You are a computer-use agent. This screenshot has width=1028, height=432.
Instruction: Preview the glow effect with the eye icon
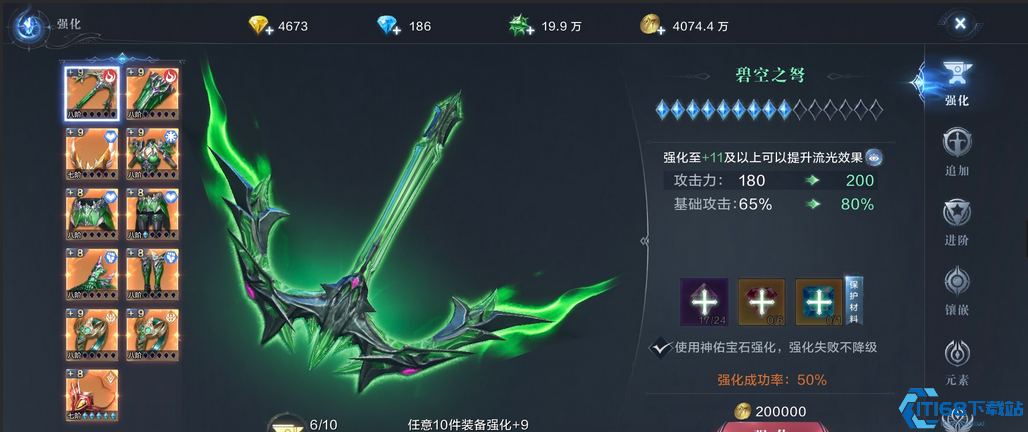[874, 157]
